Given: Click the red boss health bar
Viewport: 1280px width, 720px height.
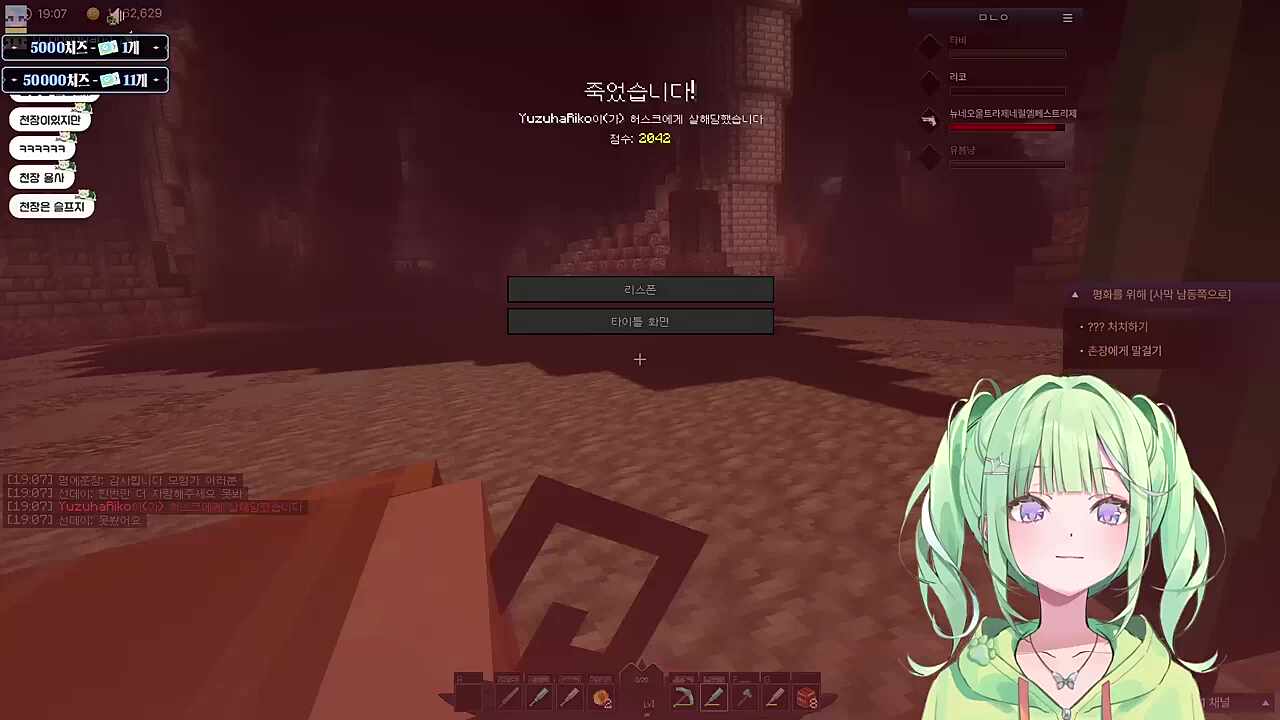Looking at the screenshot, I should 1005,127.
